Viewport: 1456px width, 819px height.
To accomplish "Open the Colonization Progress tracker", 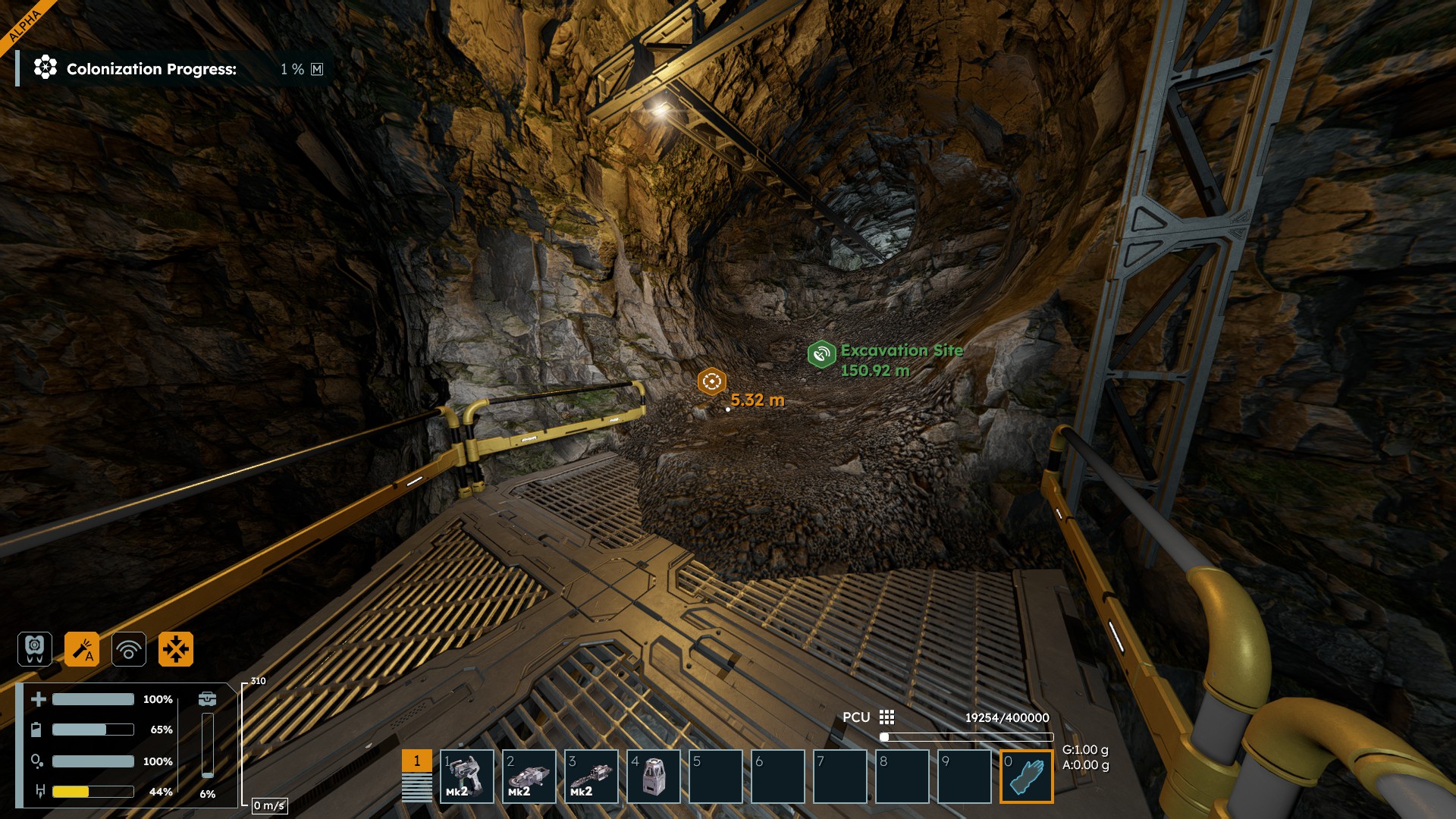I will [152, 69].
